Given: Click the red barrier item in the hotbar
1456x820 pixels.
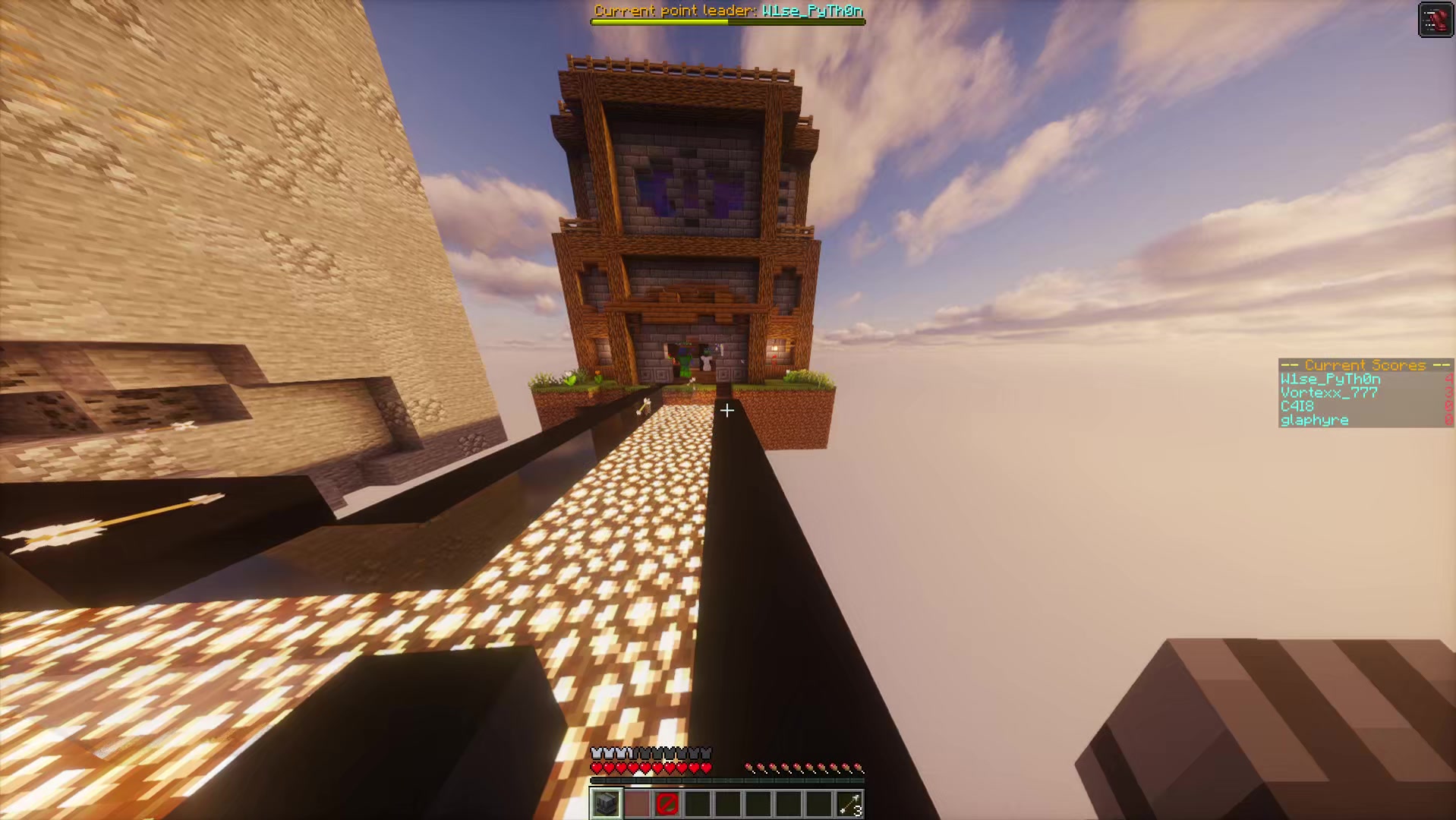Looking at the screenshot, I should (667, 804).
